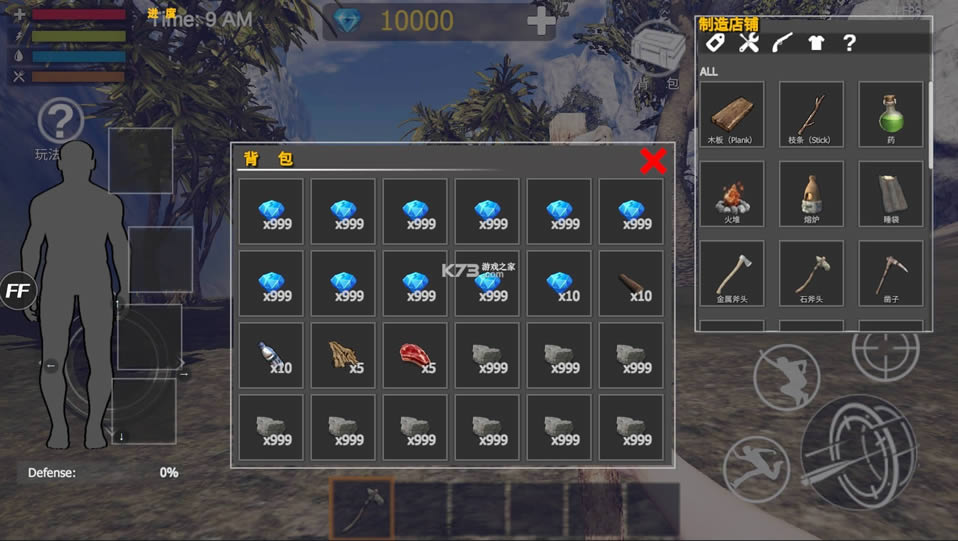Screen dimensions: 958x541
Task: Select the furnace crafting item
Action: pyautogui.click(x=811, y=193)
